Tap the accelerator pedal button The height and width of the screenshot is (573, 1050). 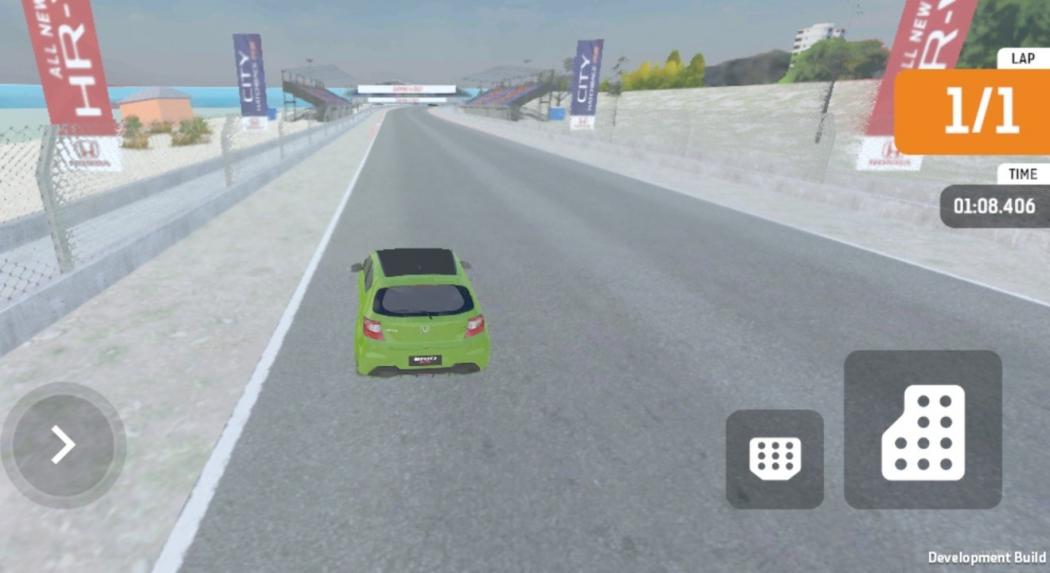(922, 430)
